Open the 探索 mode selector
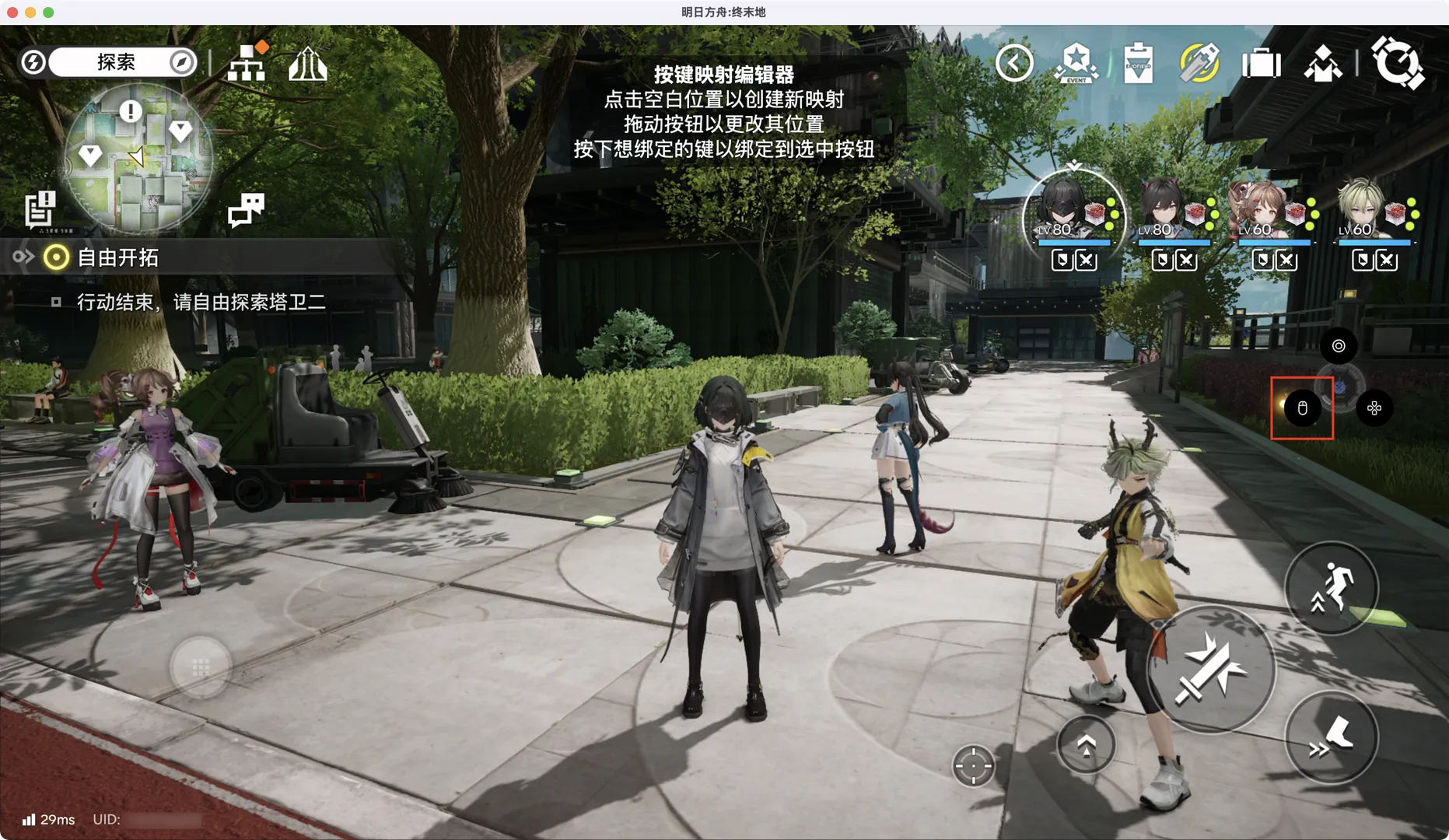 click(115, 62)
